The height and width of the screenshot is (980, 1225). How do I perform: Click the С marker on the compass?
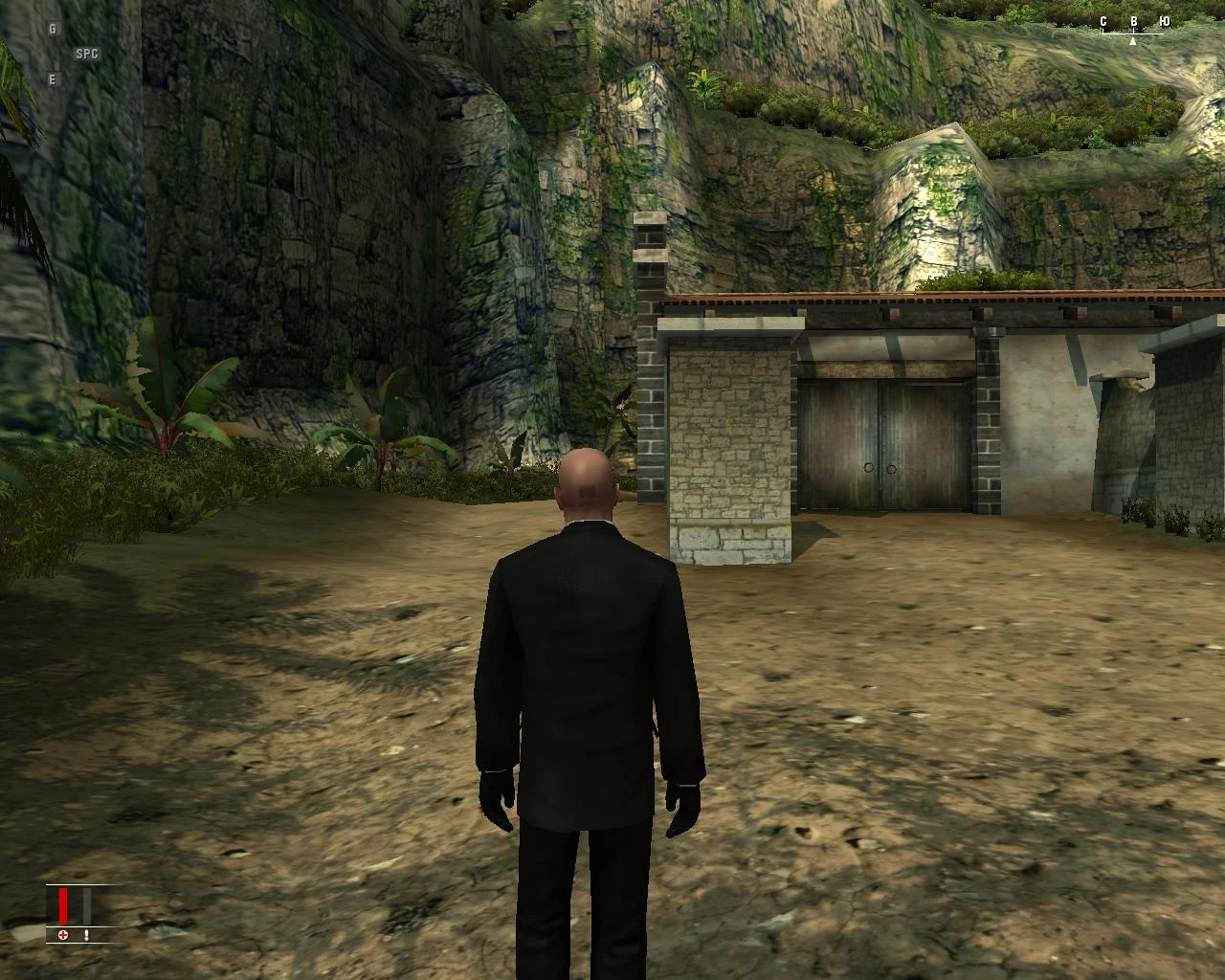(x=1103, y=21)
